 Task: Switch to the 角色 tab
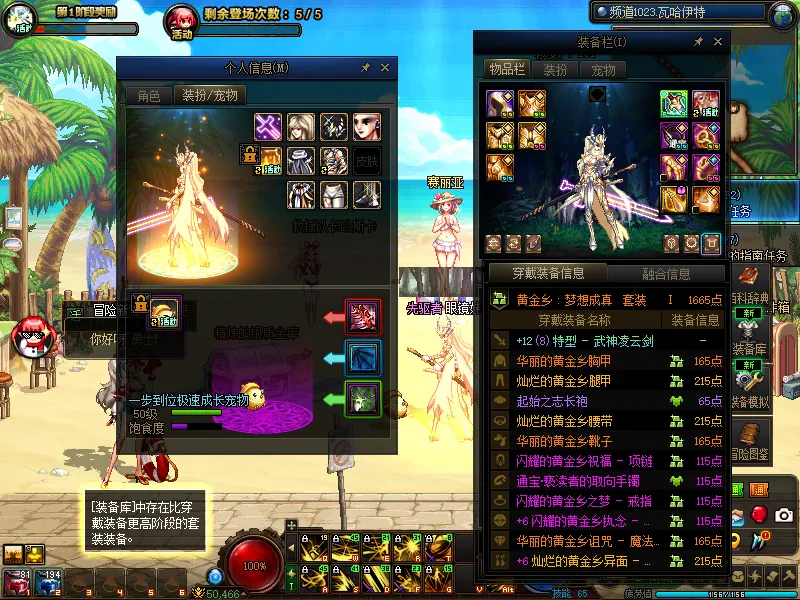coord(148,96)
